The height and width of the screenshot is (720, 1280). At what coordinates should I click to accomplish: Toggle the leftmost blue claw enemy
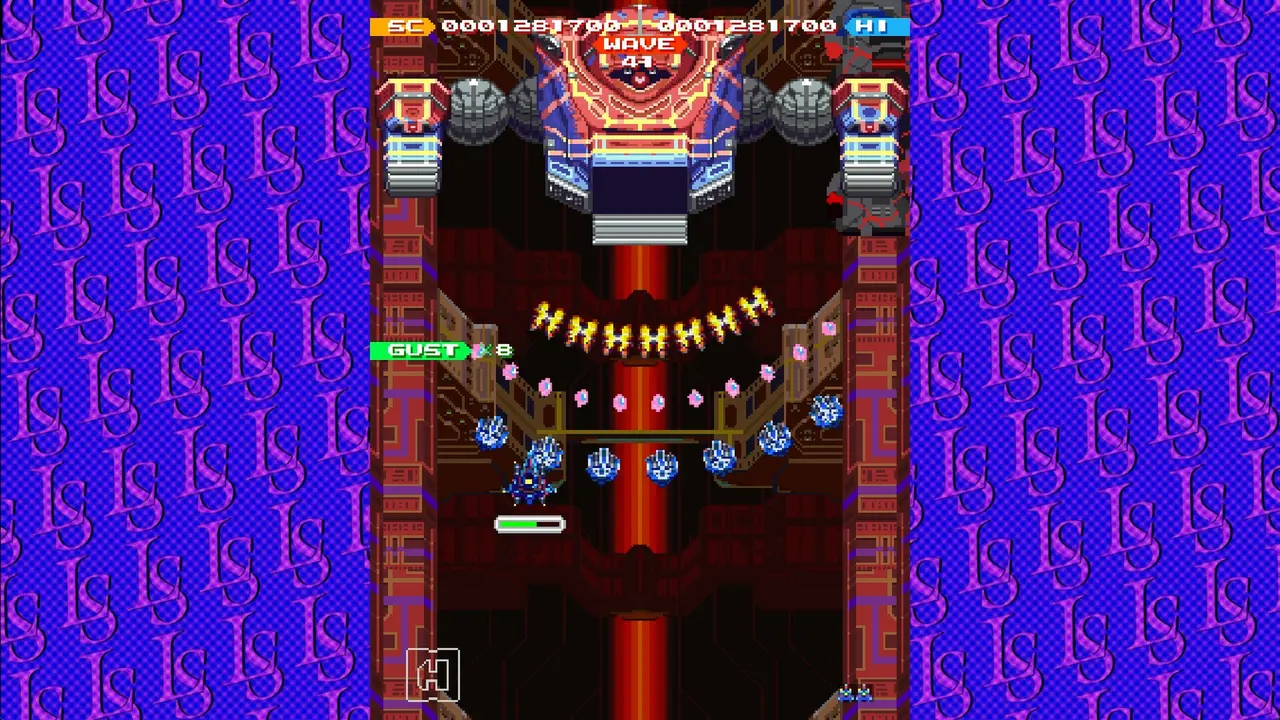tap(492, 432)
